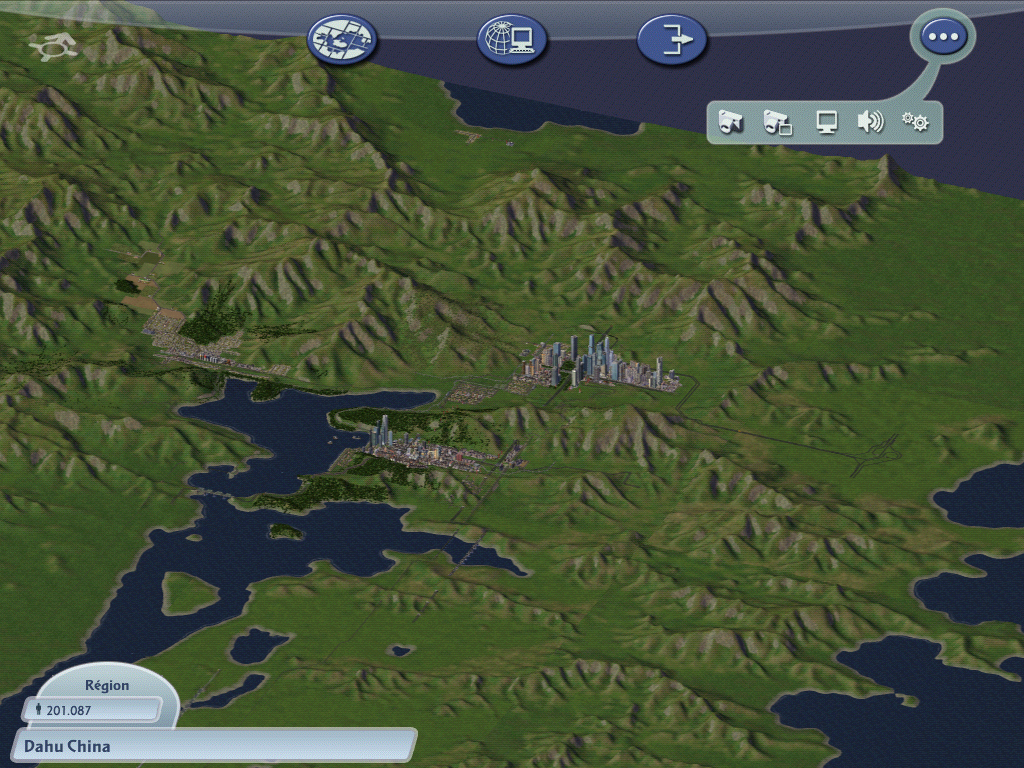Click the Dahu China region name bar
Image resolution: width=1024 pixels, height=768 pixels.
tap(215, 746)
